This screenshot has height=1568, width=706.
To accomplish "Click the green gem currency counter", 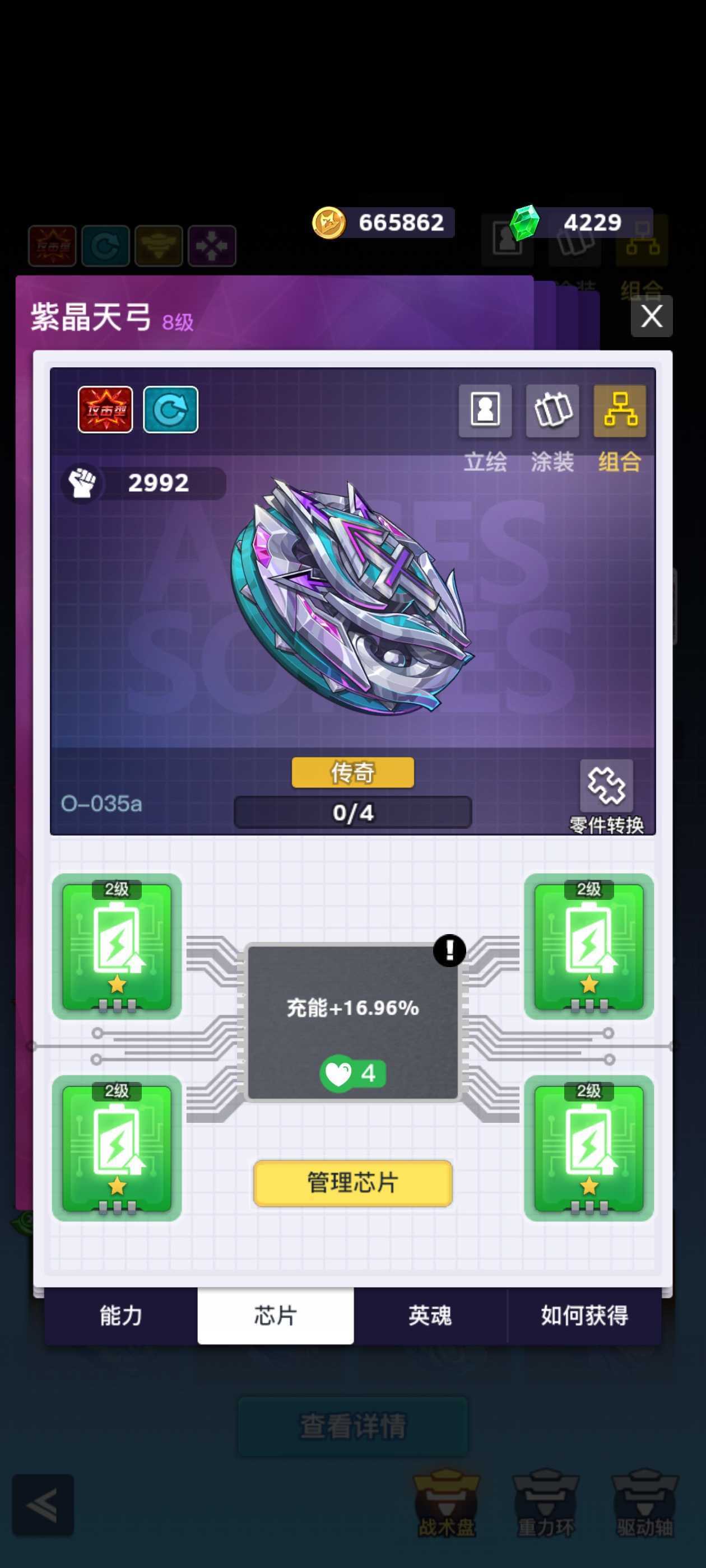I will click(579, 223).
